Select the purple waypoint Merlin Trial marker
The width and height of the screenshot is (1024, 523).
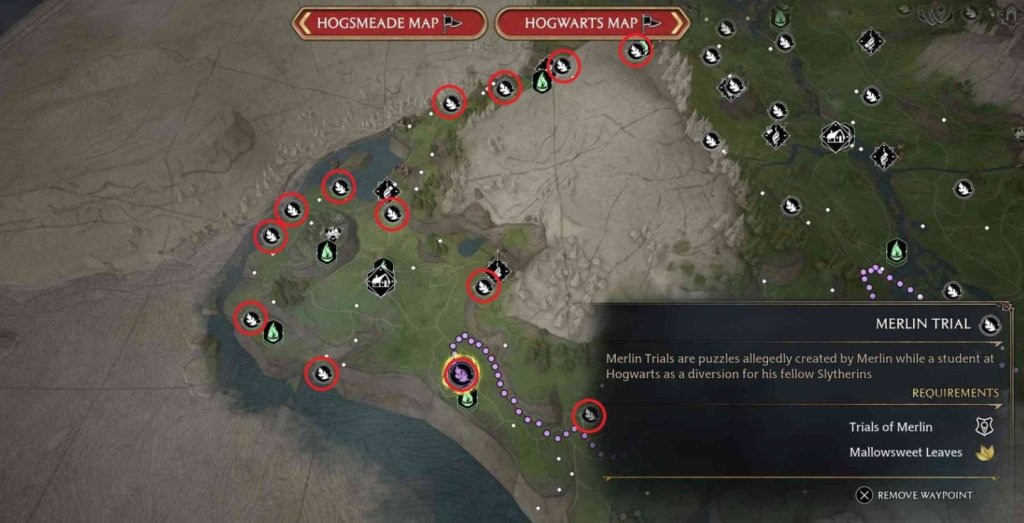[x=461, y=374]
